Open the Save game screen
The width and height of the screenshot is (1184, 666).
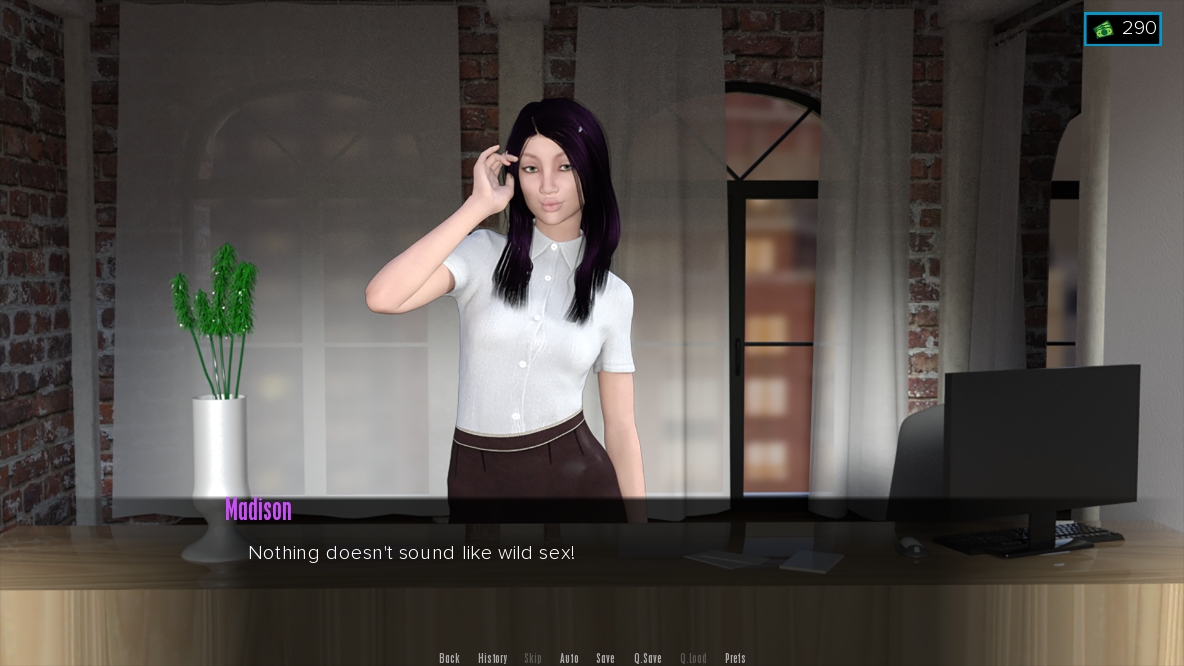pos(605,658)
